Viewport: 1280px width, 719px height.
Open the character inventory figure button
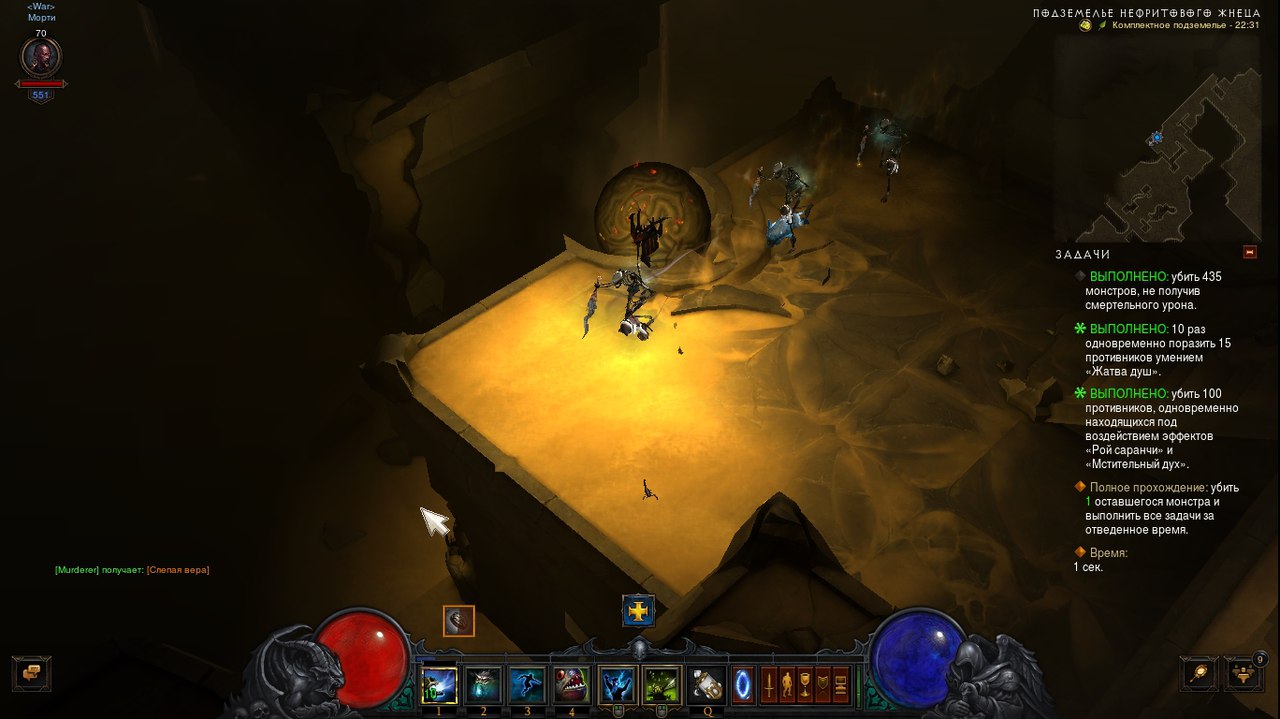point(786,685)
